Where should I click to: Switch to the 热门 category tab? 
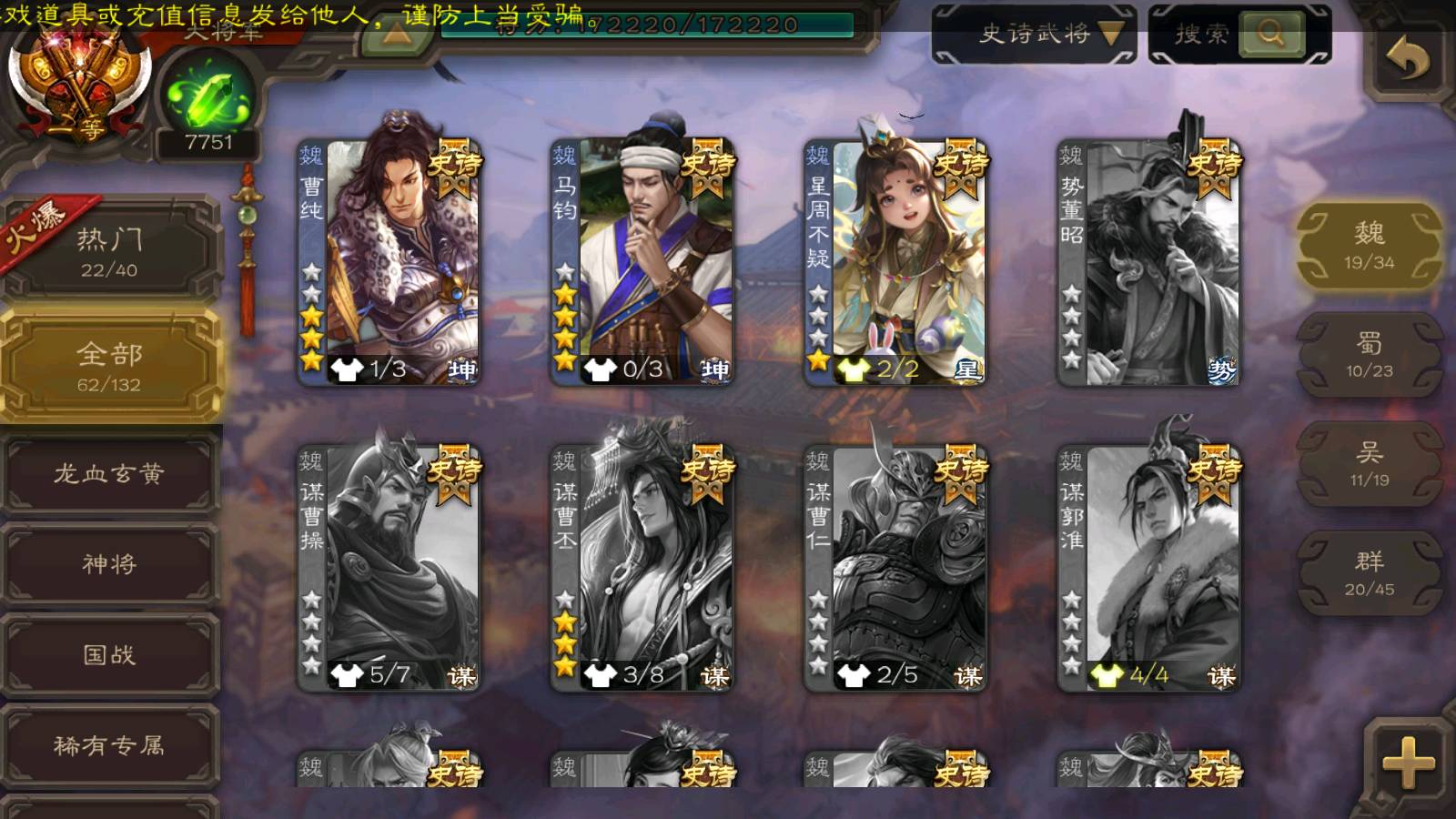tap(109, 251)
